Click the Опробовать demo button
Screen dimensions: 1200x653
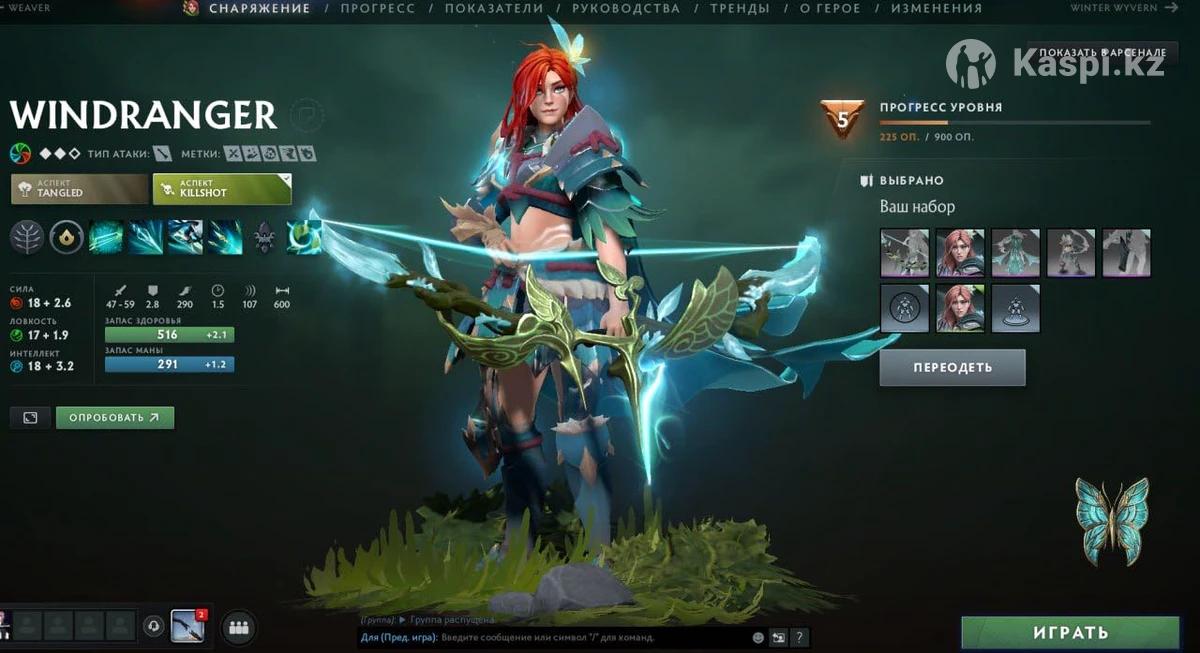tap(114, 417)
